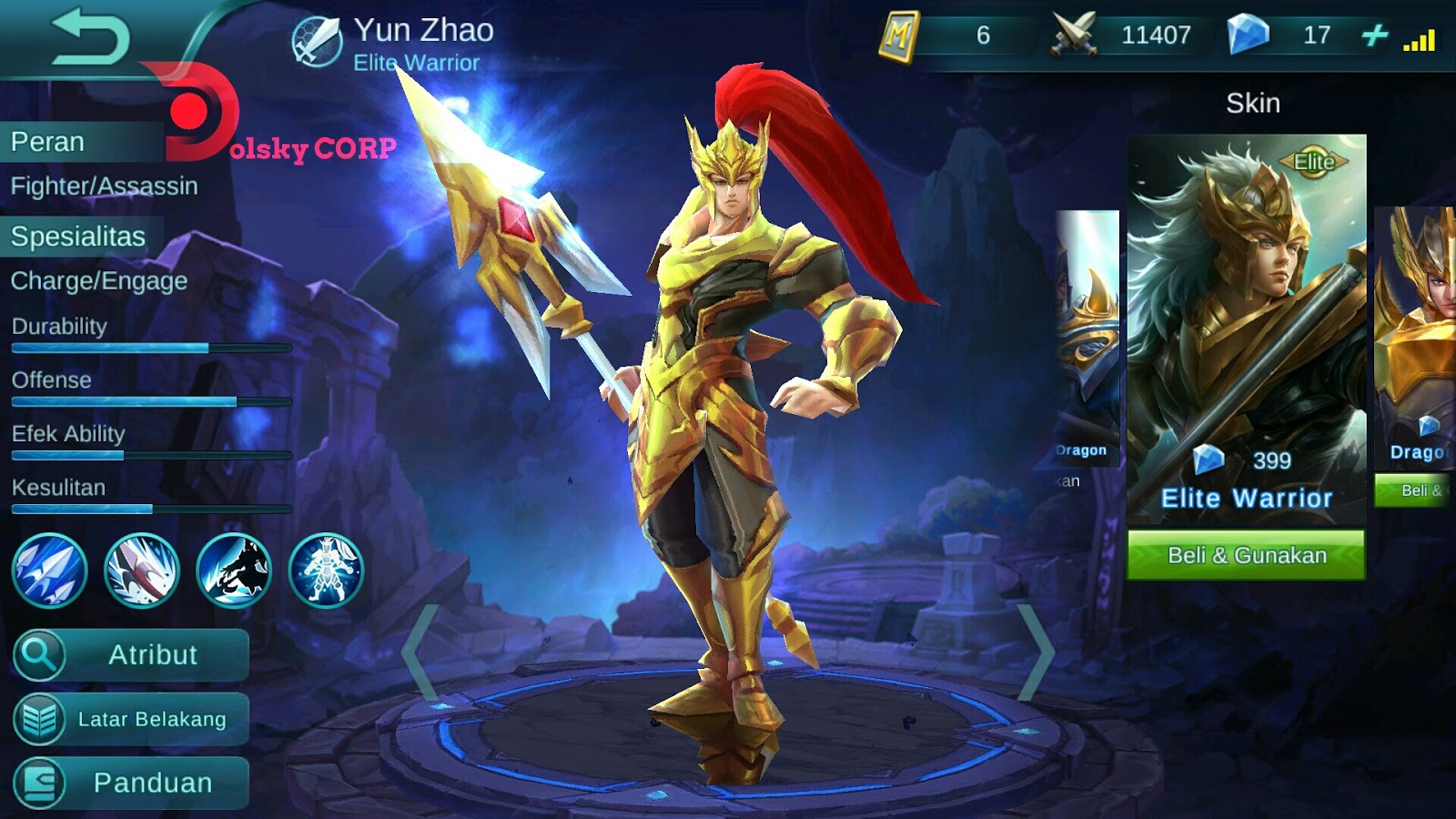The height and width of the screenshot is (819, 1456).
Task: Select the Charge/Engage specialty label
Action: click(x=97, y=282)
